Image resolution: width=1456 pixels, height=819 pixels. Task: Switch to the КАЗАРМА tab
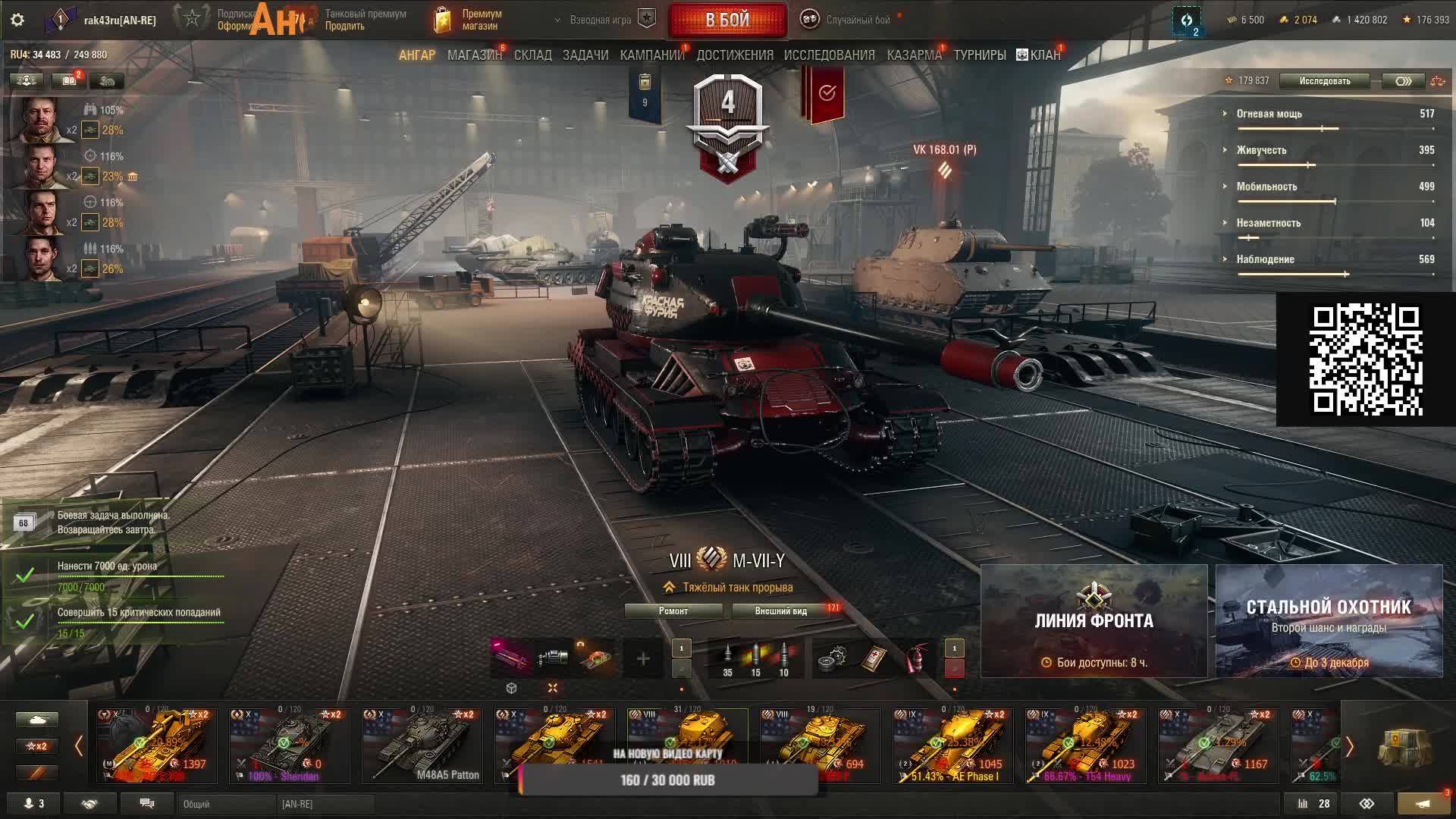point(914,55)
